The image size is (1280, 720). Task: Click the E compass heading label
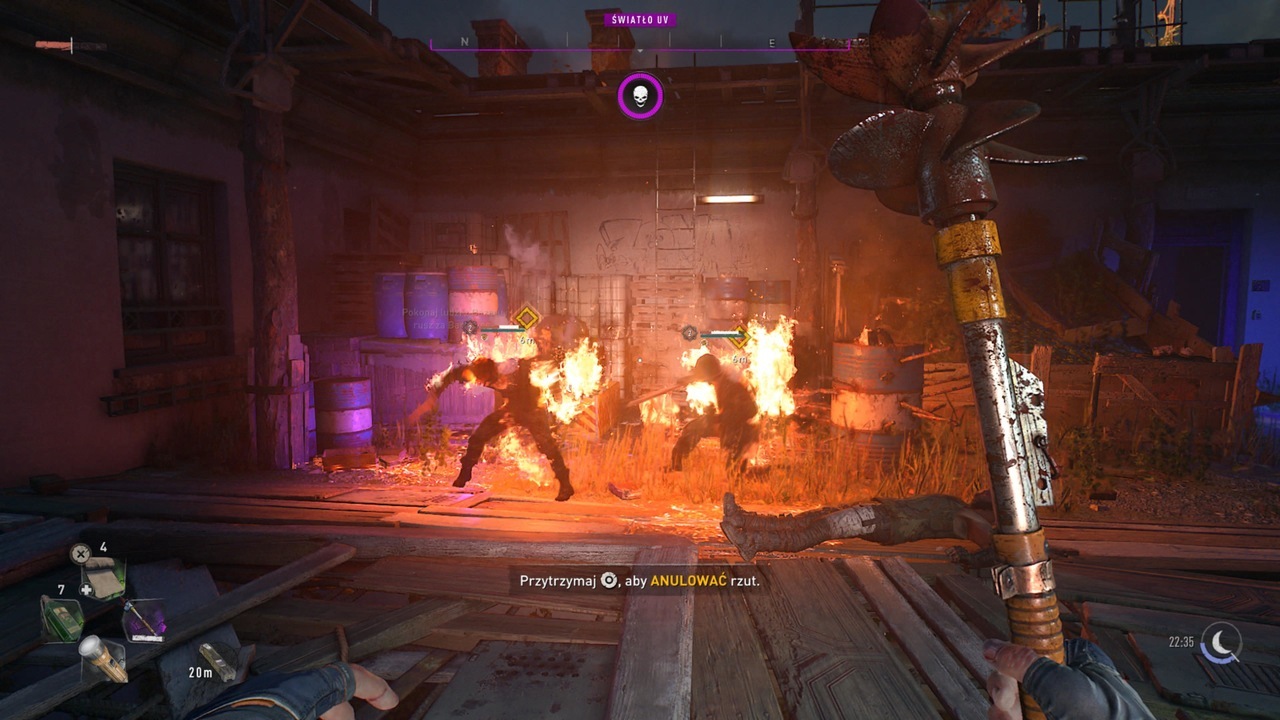point(771,42)
